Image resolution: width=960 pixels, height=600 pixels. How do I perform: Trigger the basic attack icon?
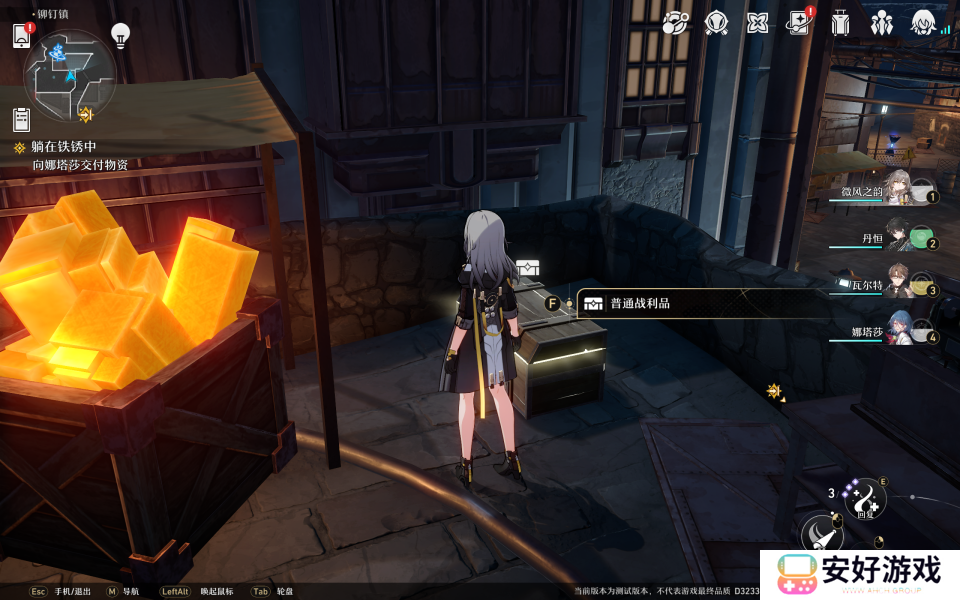[822, 534]
